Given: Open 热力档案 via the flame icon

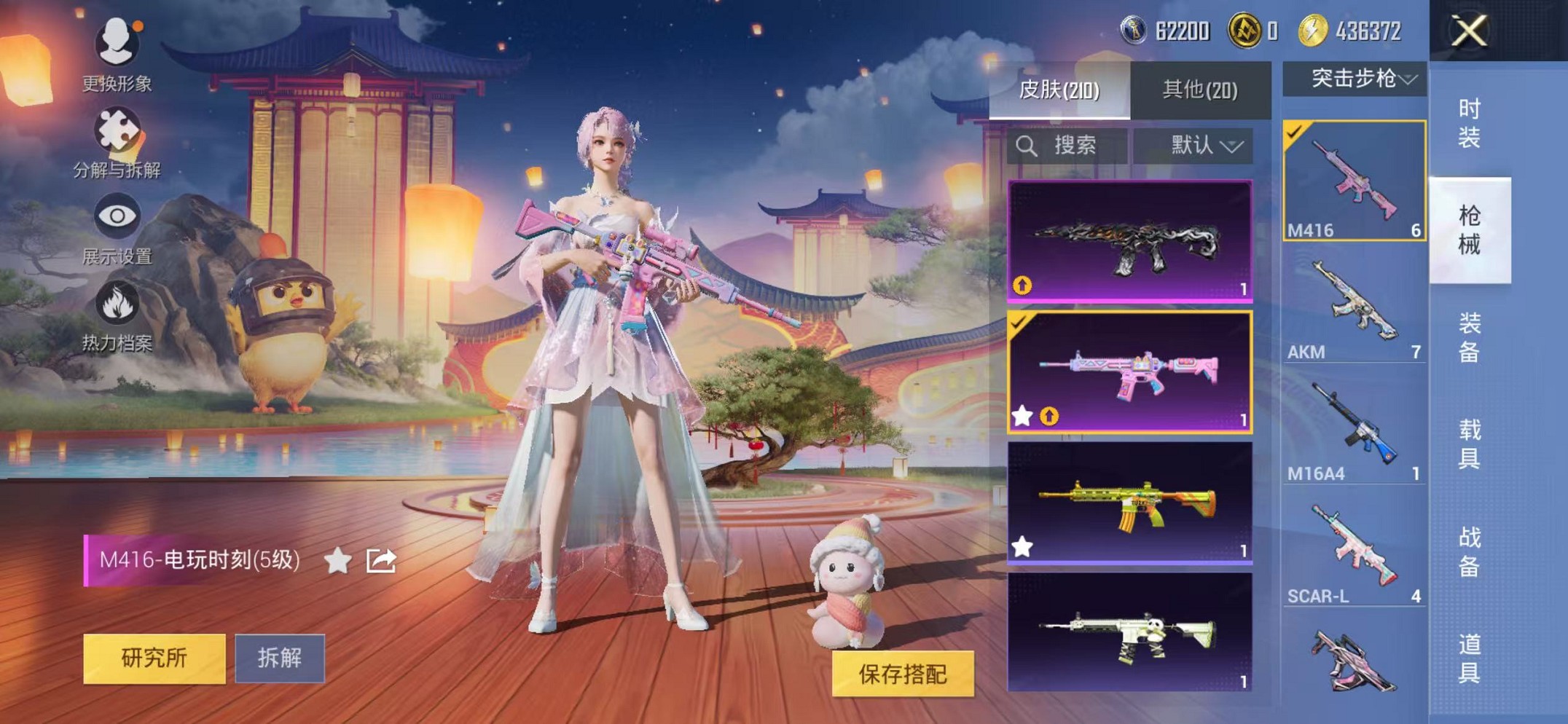Looking at the screenshot, I should [x=117, y=301].
